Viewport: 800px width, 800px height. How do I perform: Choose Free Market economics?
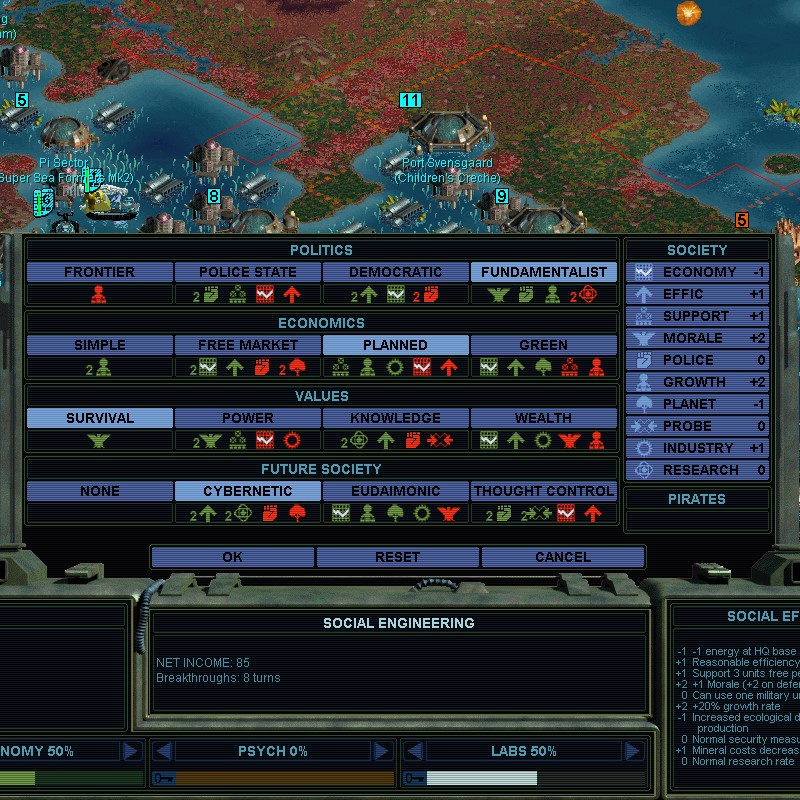coord(247,345)
